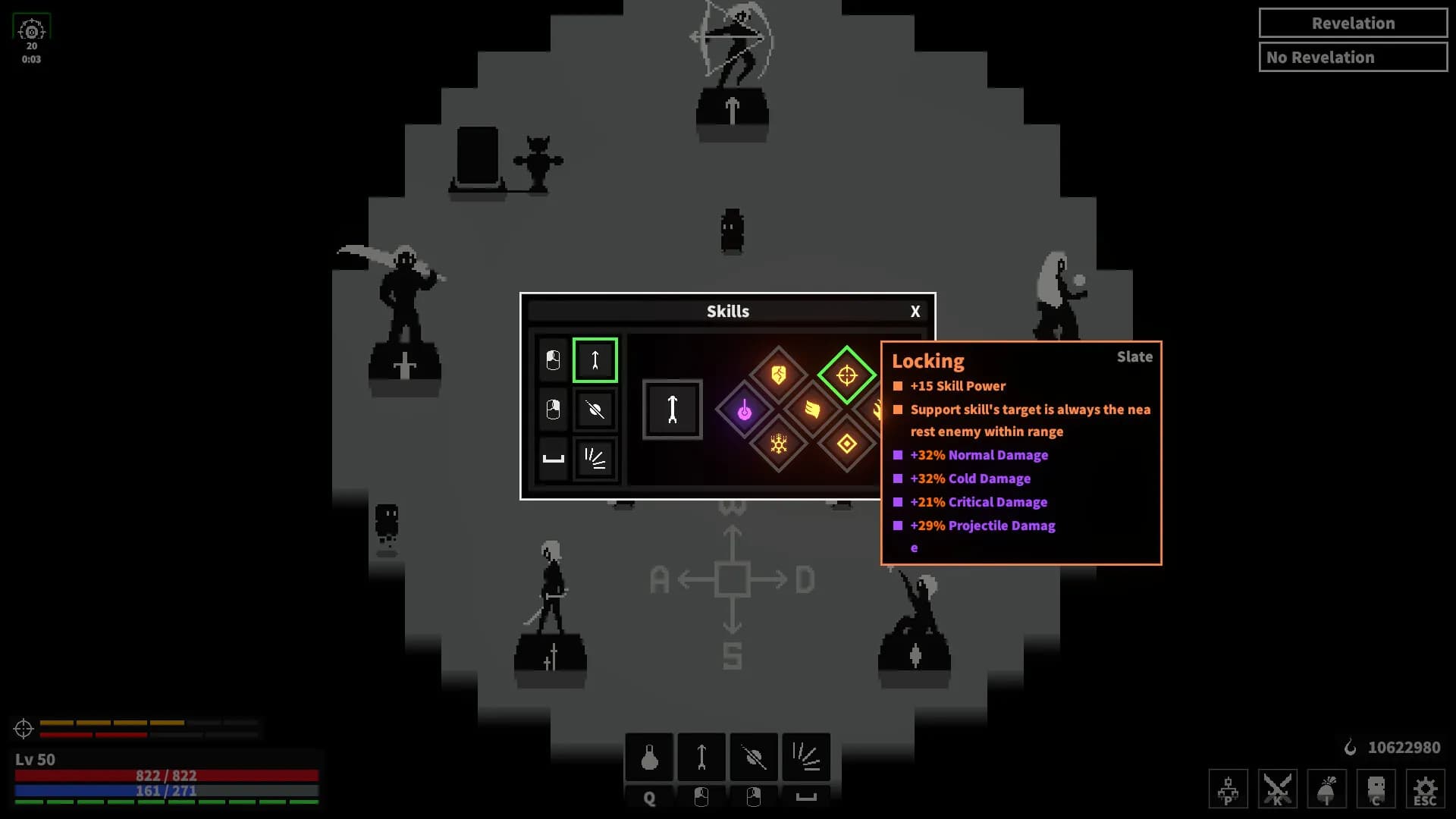Viewport: 1456px width, 819px height.
Task: Click the large arrow skill slot
Action: pyautogui.click(x=673, y=409)
